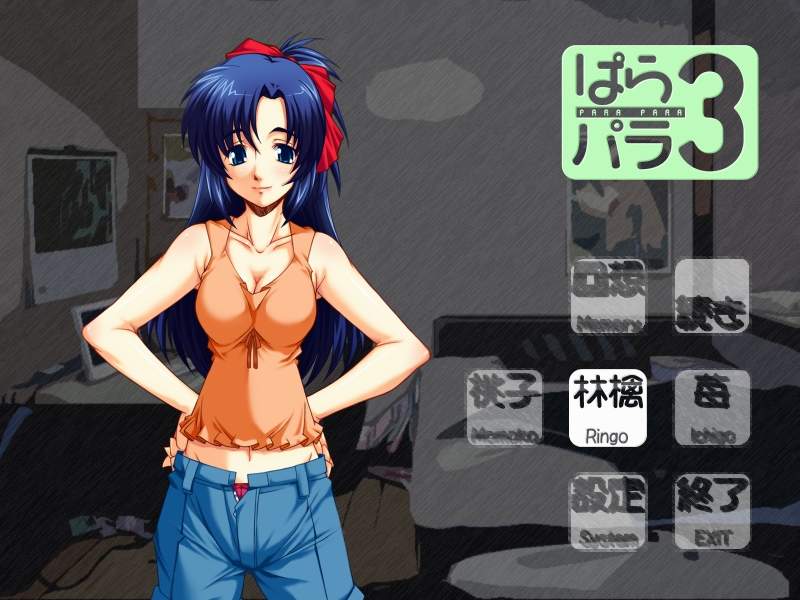Open the 設定 System settings

point(608,511)
